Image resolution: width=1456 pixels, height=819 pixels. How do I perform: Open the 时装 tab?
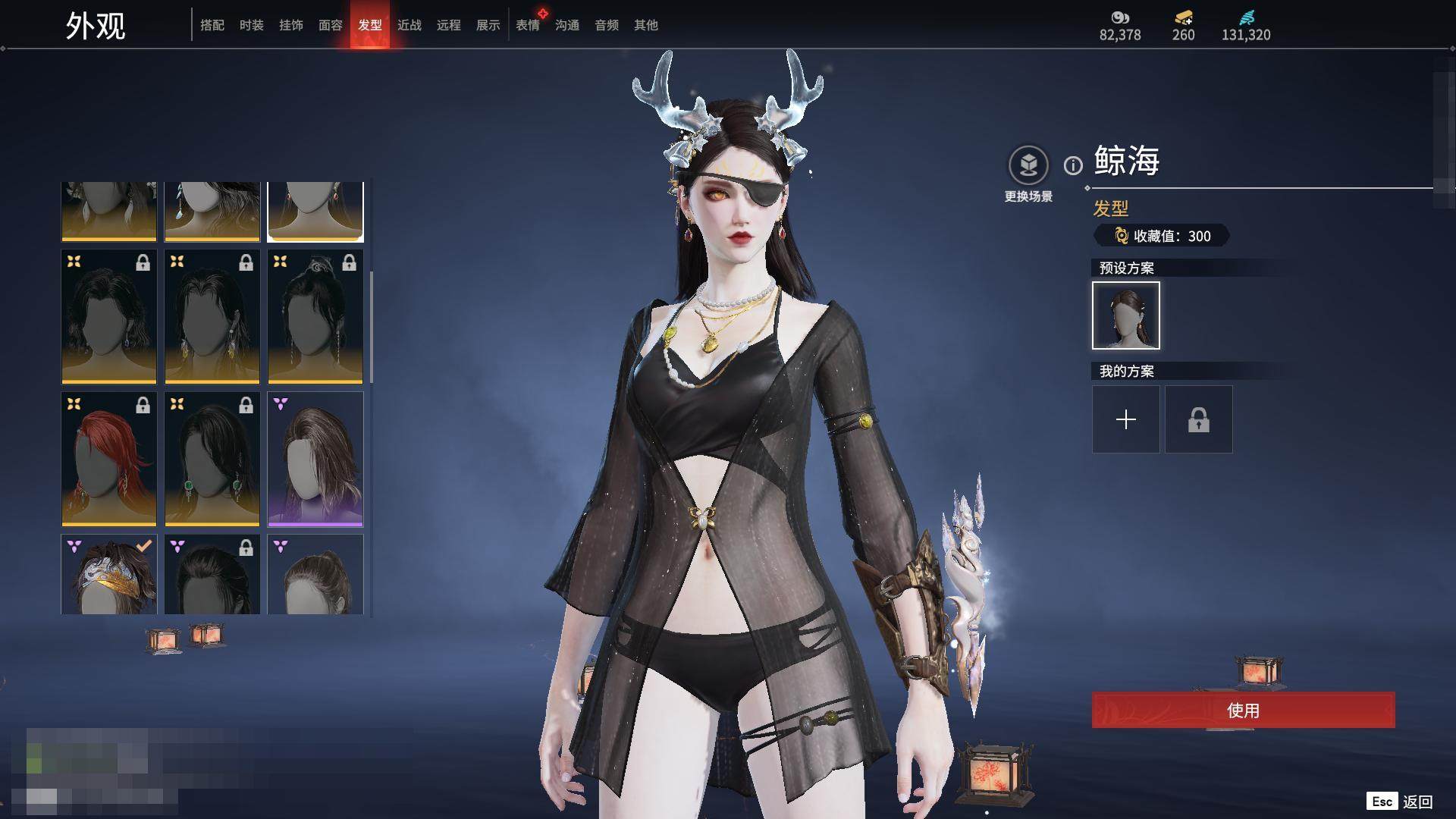252,25
